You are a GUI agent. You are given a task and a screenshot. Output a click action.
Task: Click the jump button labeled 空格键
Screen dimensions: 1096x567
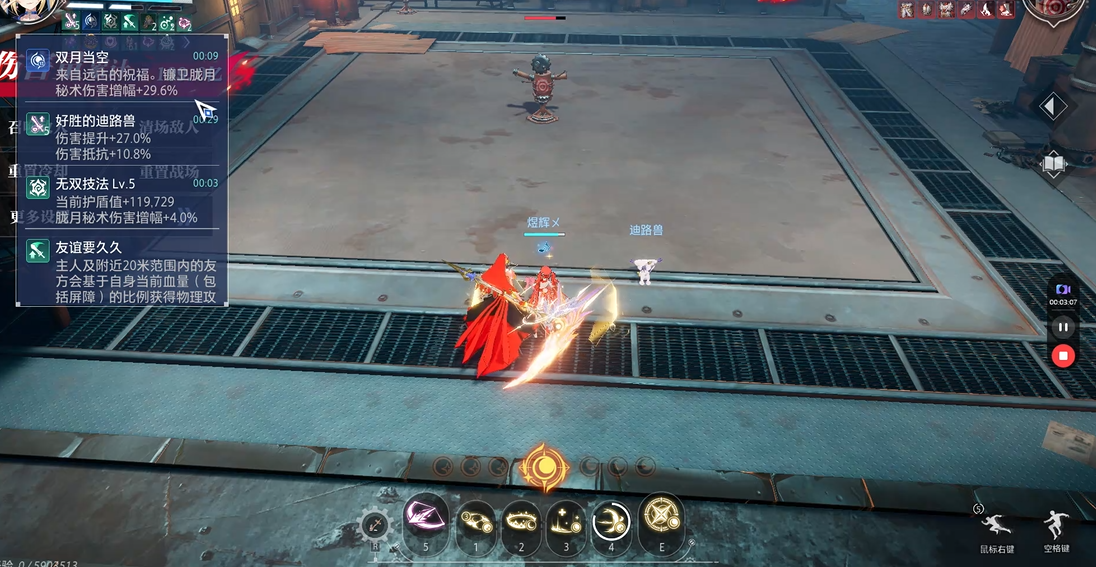click(1056, 525)
